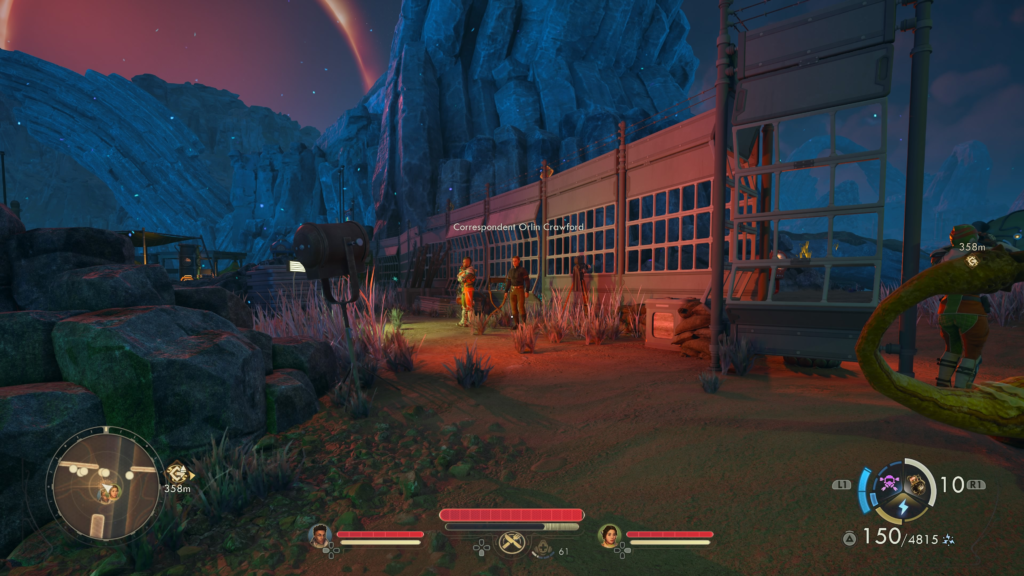The image size is (1024, 576).
Task: Select the left companion's portrait
Action: (320, 536)
